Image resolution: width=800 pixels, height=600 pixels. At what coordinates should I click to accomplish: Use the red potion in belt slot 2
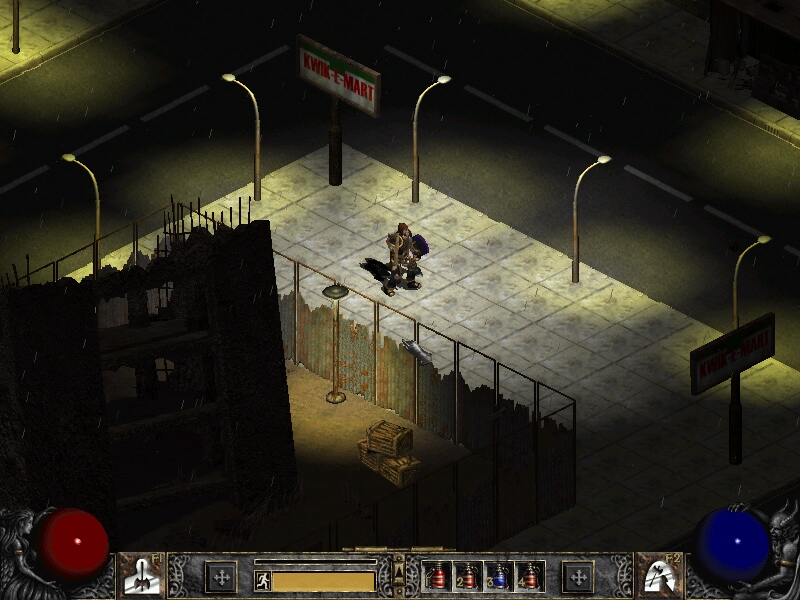pos(468,576)
